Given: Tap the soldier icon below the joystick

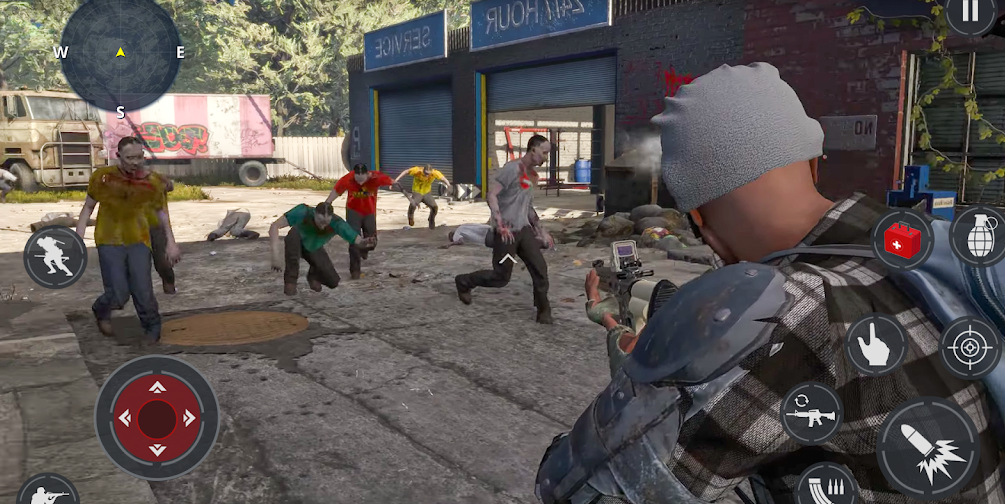Looking at the screenshot, I should [x=48, y=491].
